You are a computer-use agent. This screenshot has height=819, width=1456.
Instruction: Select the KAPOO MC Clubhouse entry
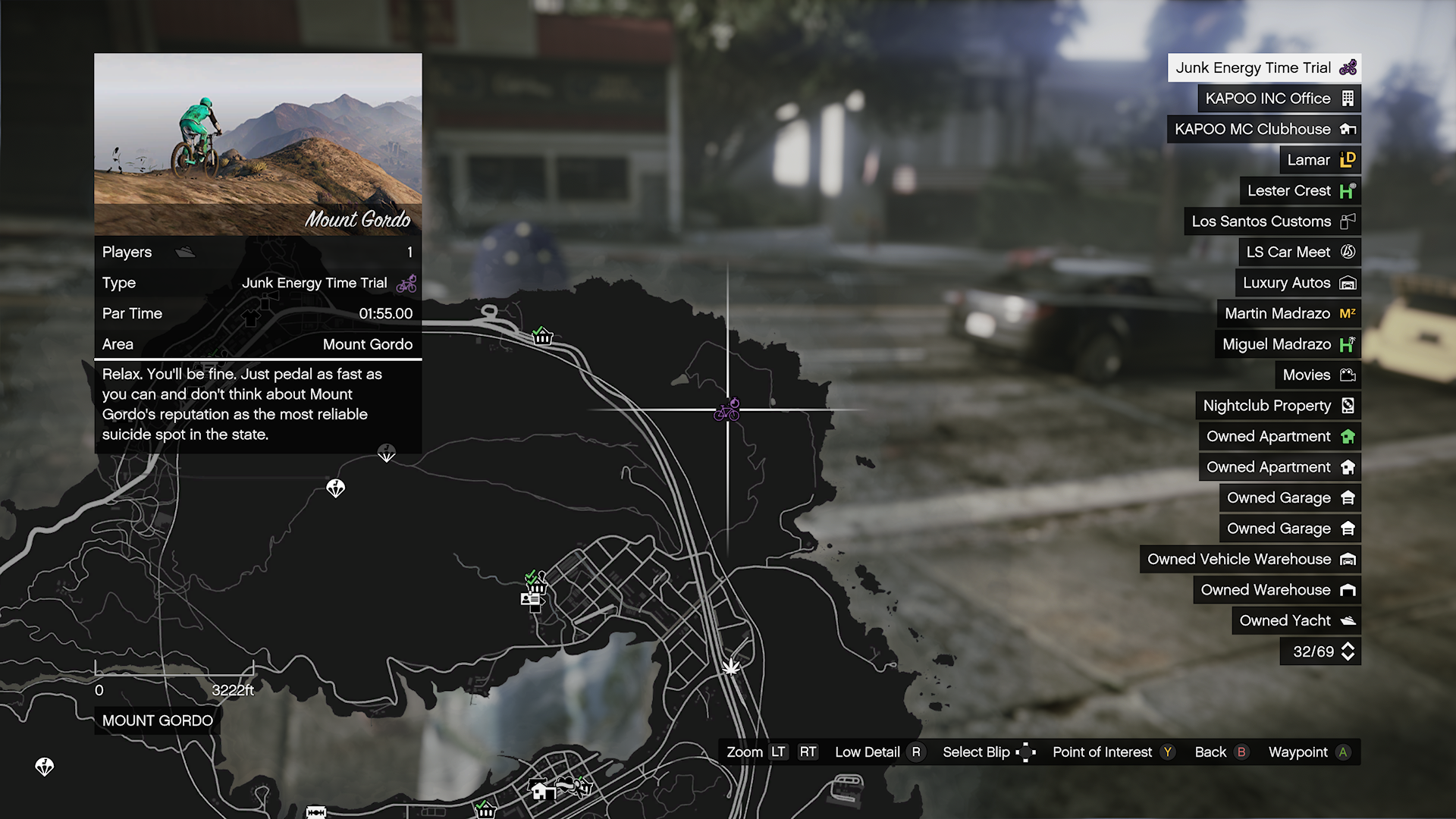[1263, 129]
